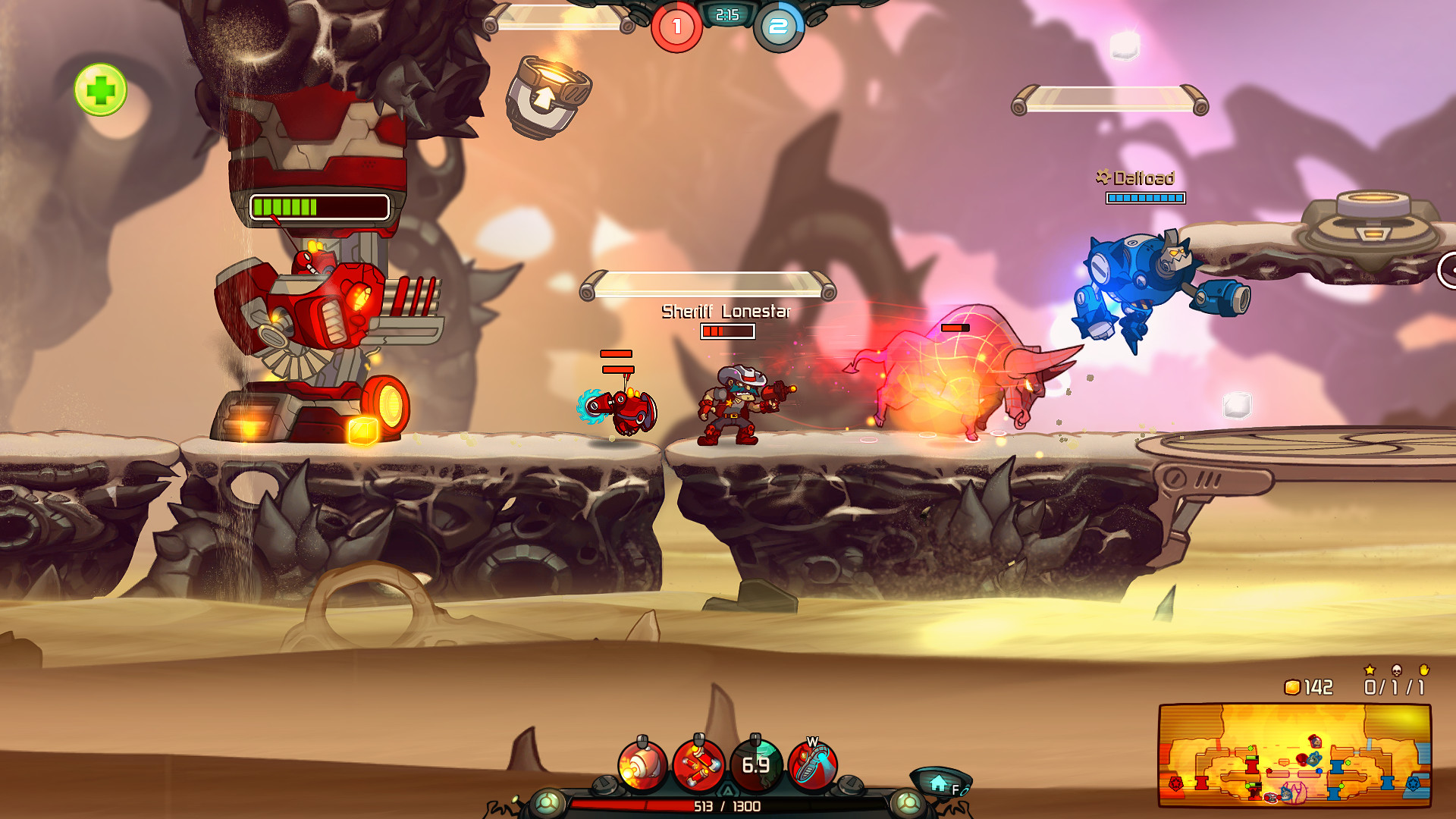The width and height of the screenshot is (1456, 819).
Task: Open the floating supply drop container
Action: click(x=548, y=93)
